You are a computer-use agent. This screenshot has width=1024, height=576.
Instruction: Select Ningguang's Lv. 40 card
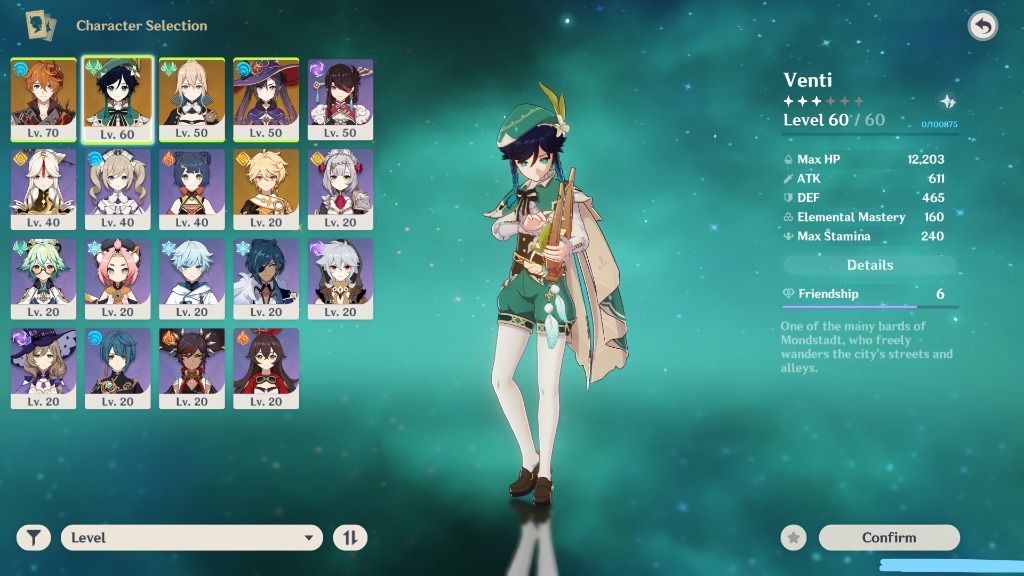click(44, 189)
